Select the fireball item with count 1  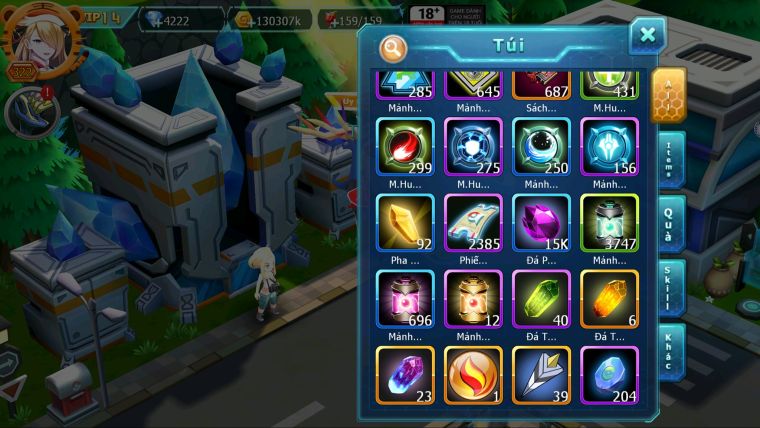(473, 374)
